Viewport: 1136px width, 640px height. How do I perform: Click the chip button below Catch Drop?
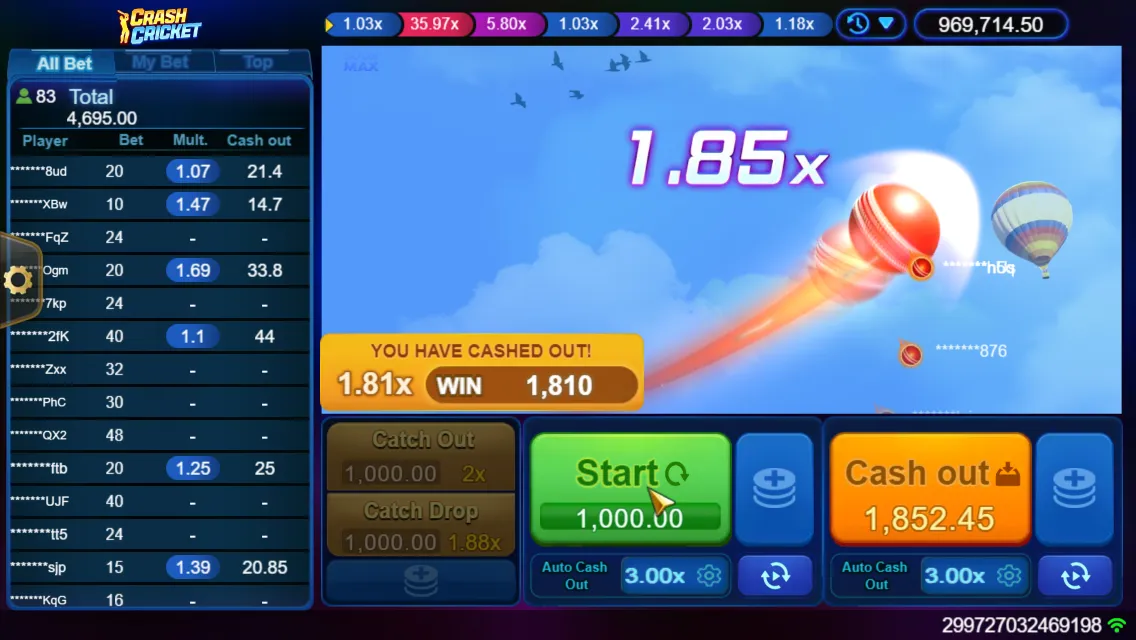point(421,582)
